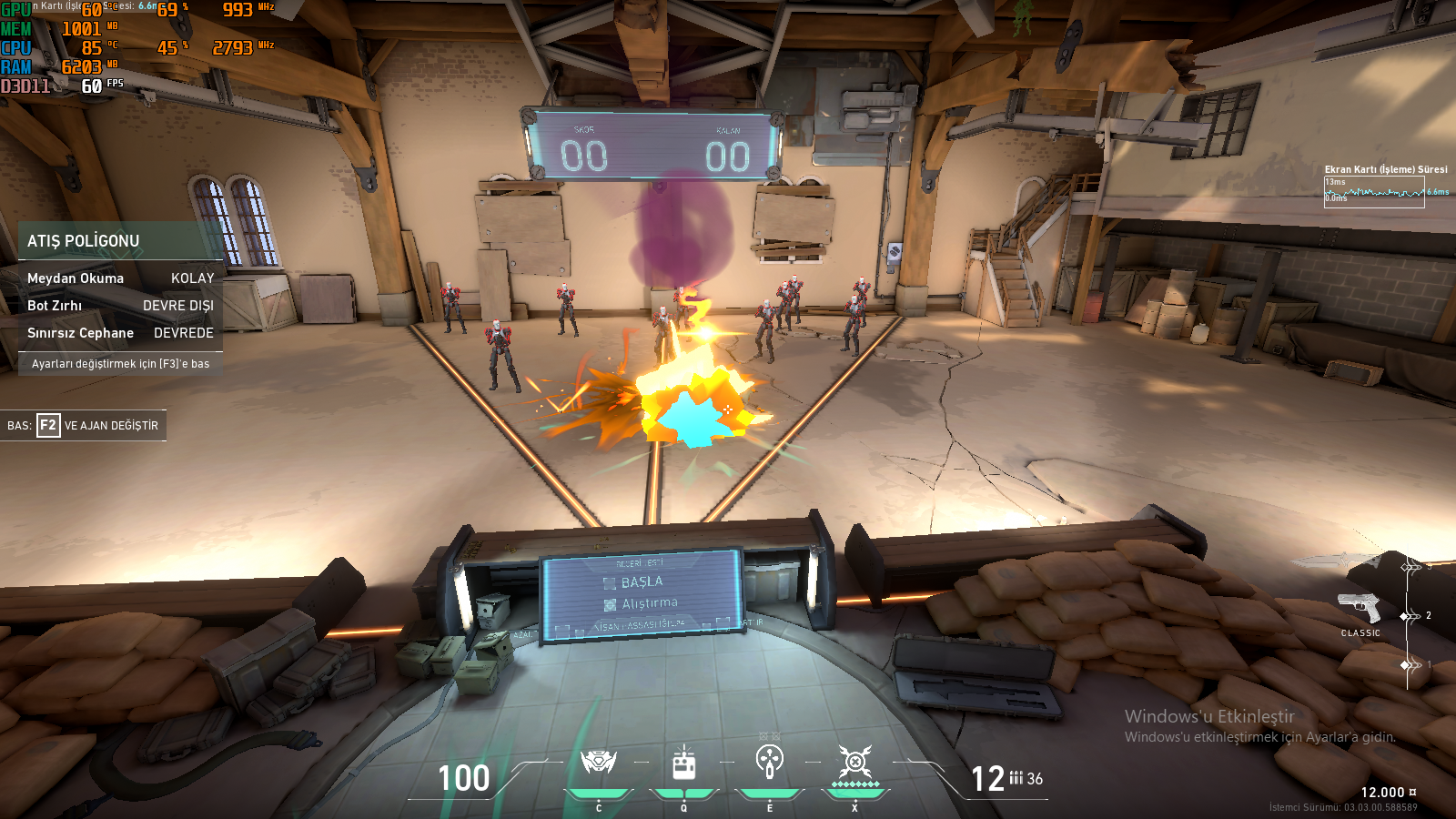Click the Ekran Kartı frame time graph

coord(1374,192)
